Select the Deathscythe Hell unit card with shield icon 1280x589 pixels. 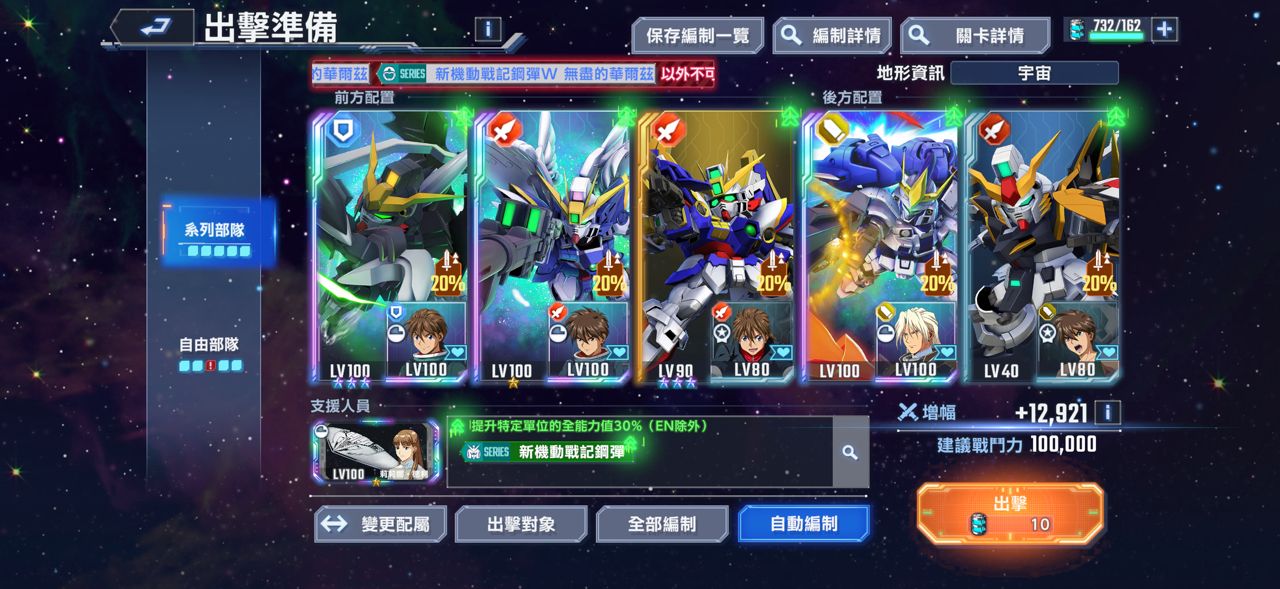390,247
